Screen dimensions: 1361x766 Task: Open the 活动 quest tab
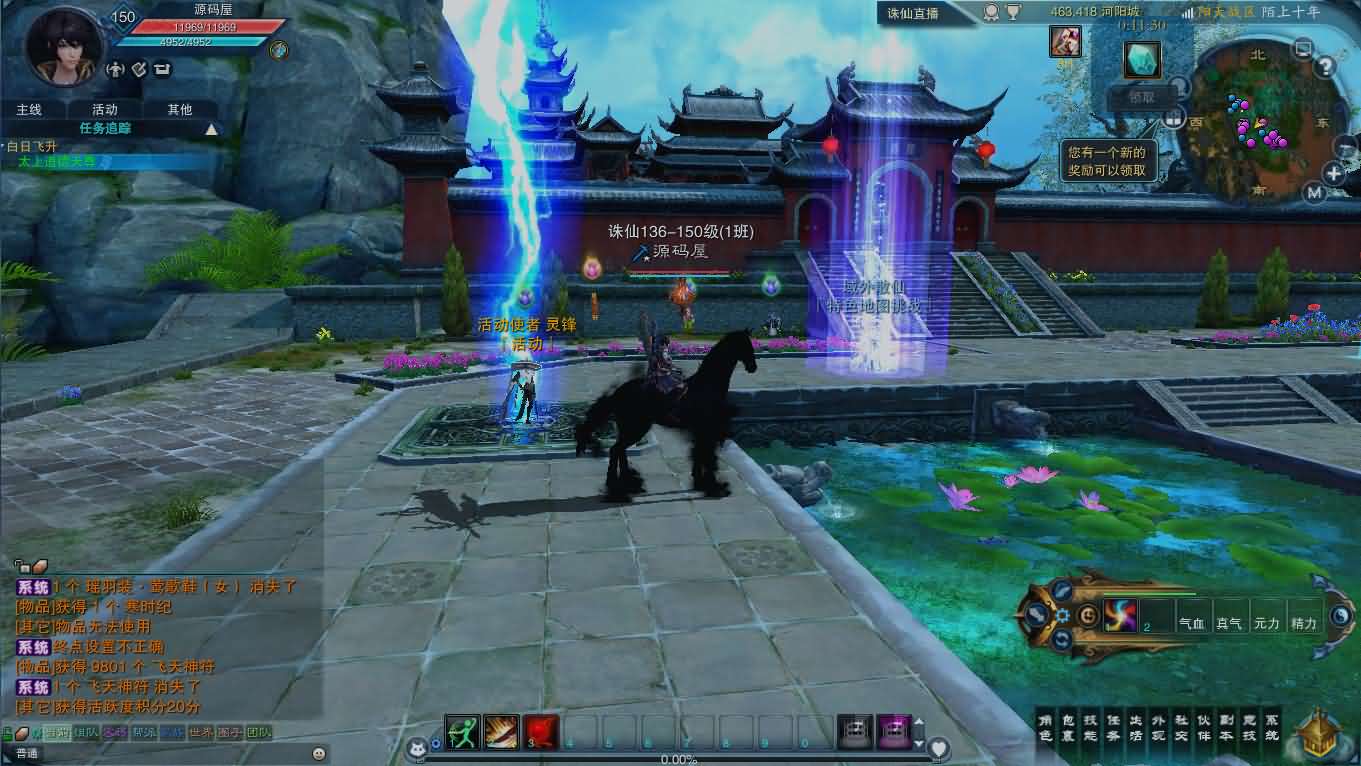coord(104,109)
